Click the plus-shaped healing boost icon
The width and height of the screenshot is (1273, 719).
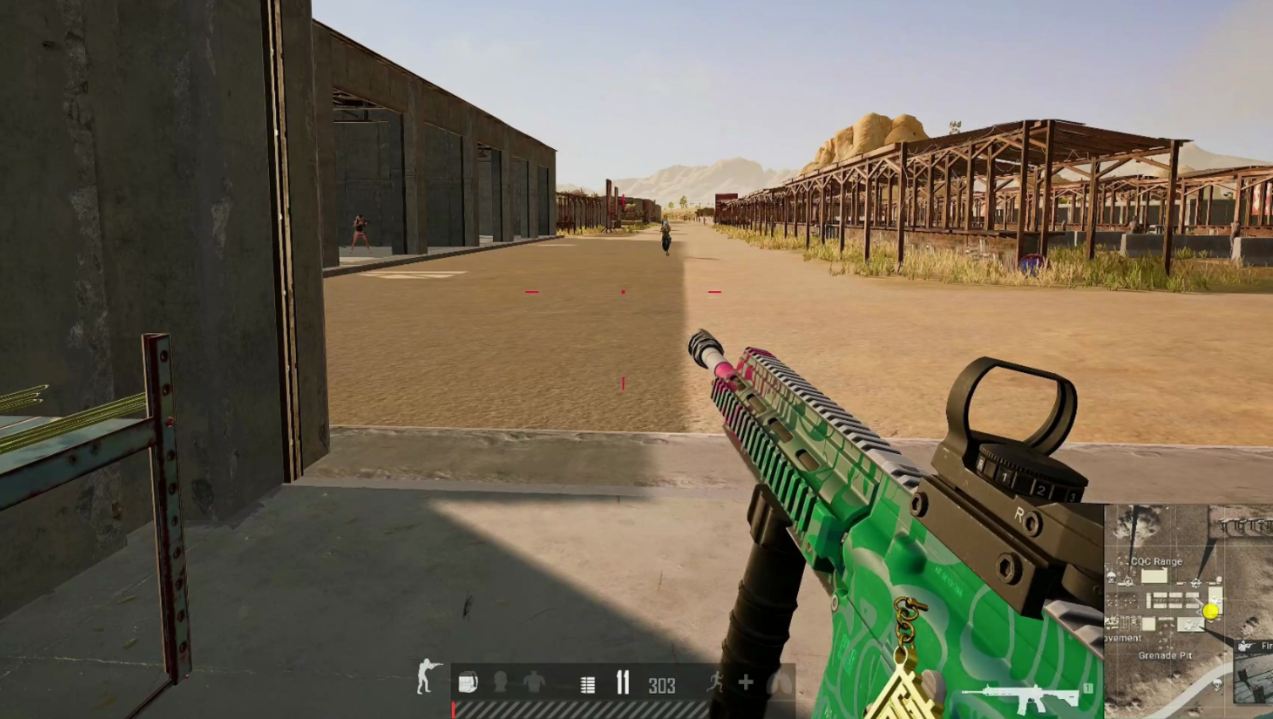pos(746,683)
